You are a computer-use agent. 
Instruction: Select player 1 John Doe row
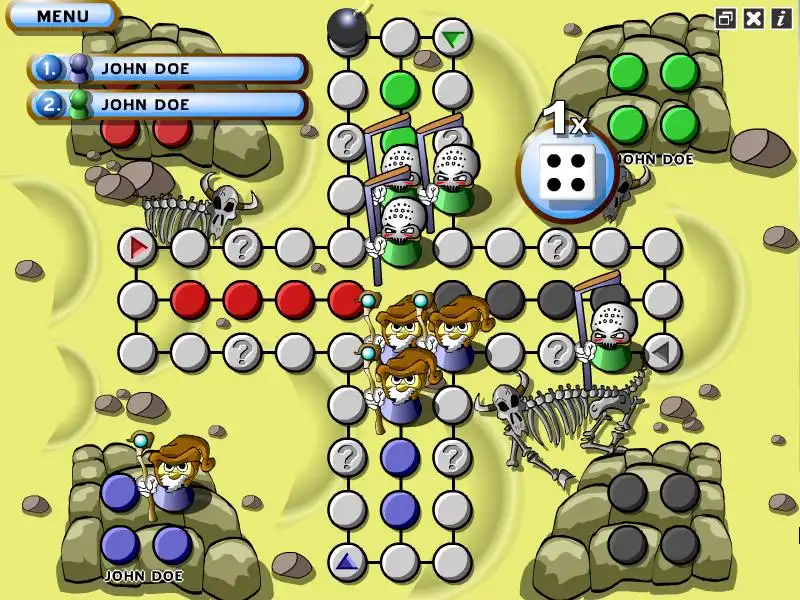pyautogui.click(x=167, y=69)
